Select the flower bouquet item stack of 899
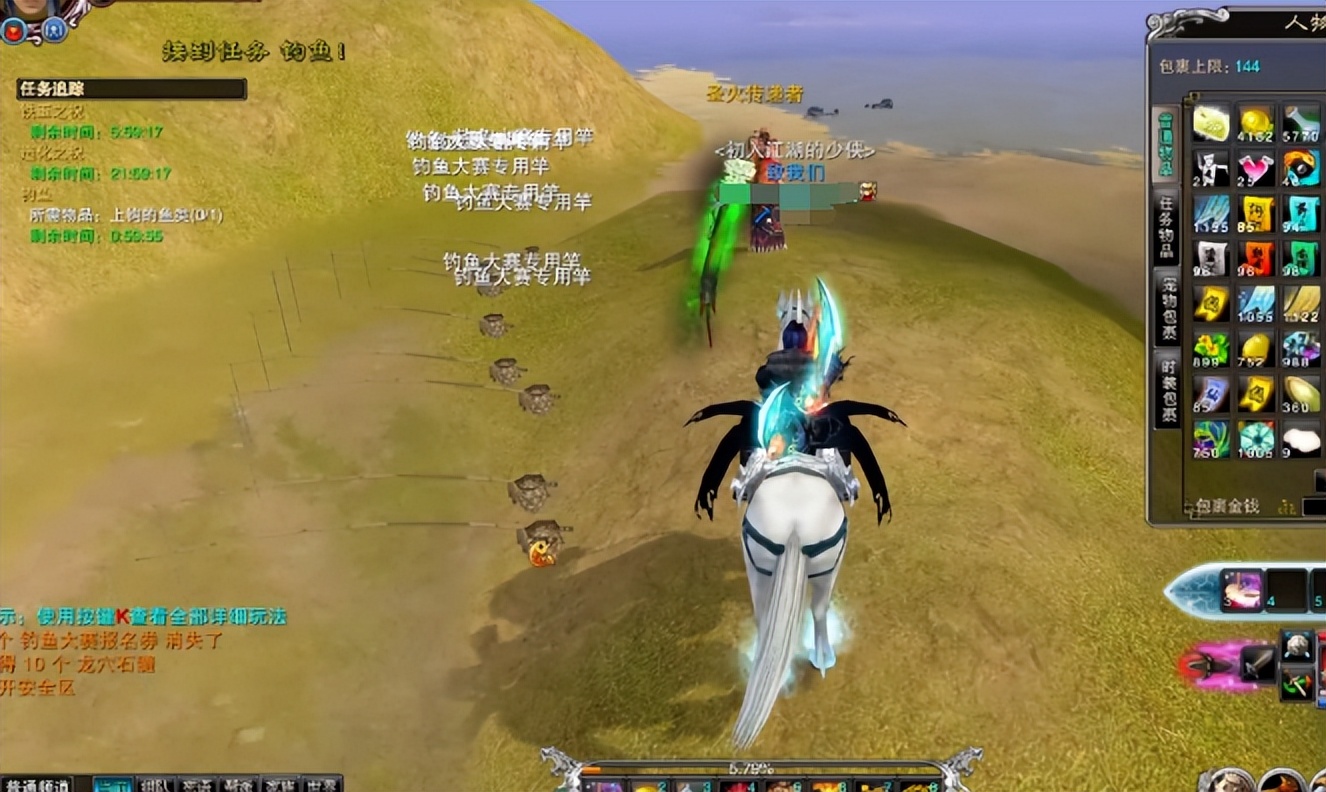The height and width of the screenshot is (792, 1326). (x=1211, y=349)
